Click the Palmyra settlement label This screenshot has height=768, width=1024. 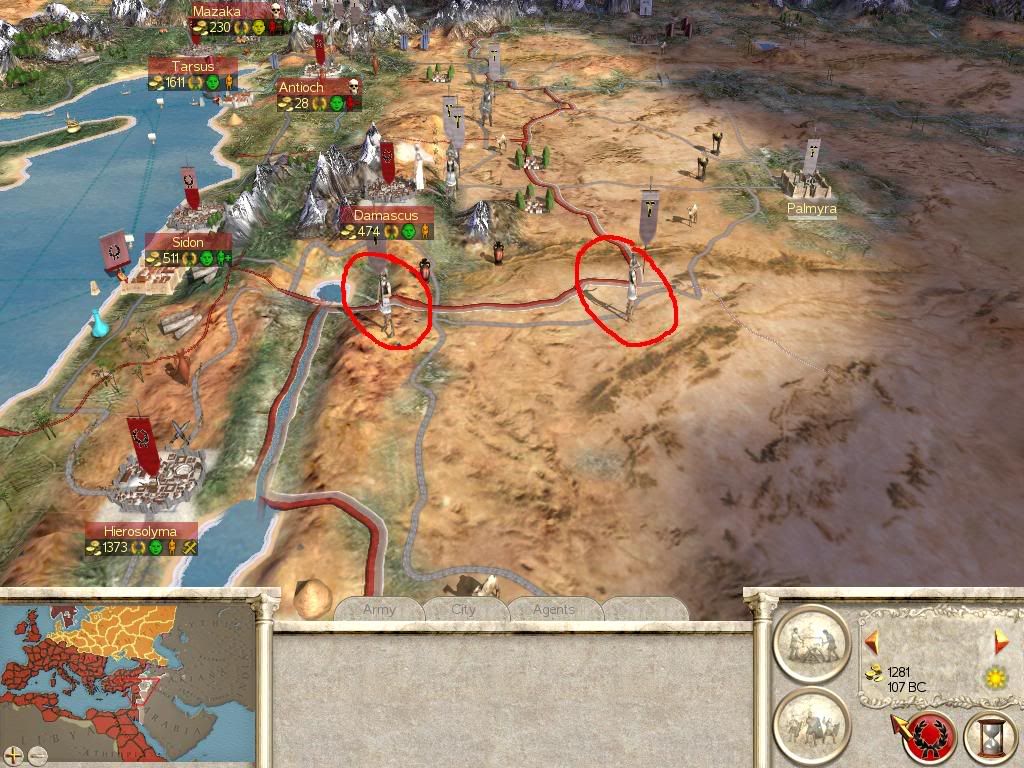point(811,209)
